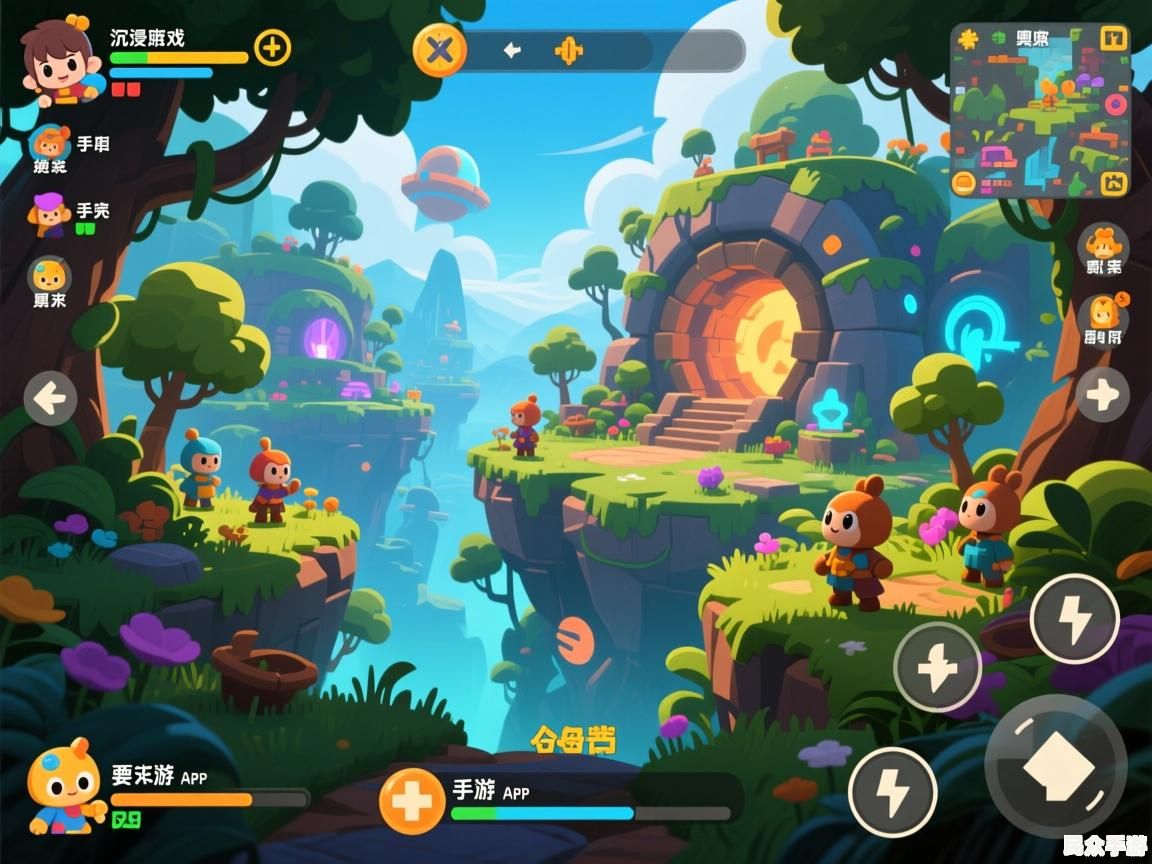The width and height of the screenshot is (1152, 864).
Task: Open the character icon with the notification badge
Action: [x=1103, y=313]
